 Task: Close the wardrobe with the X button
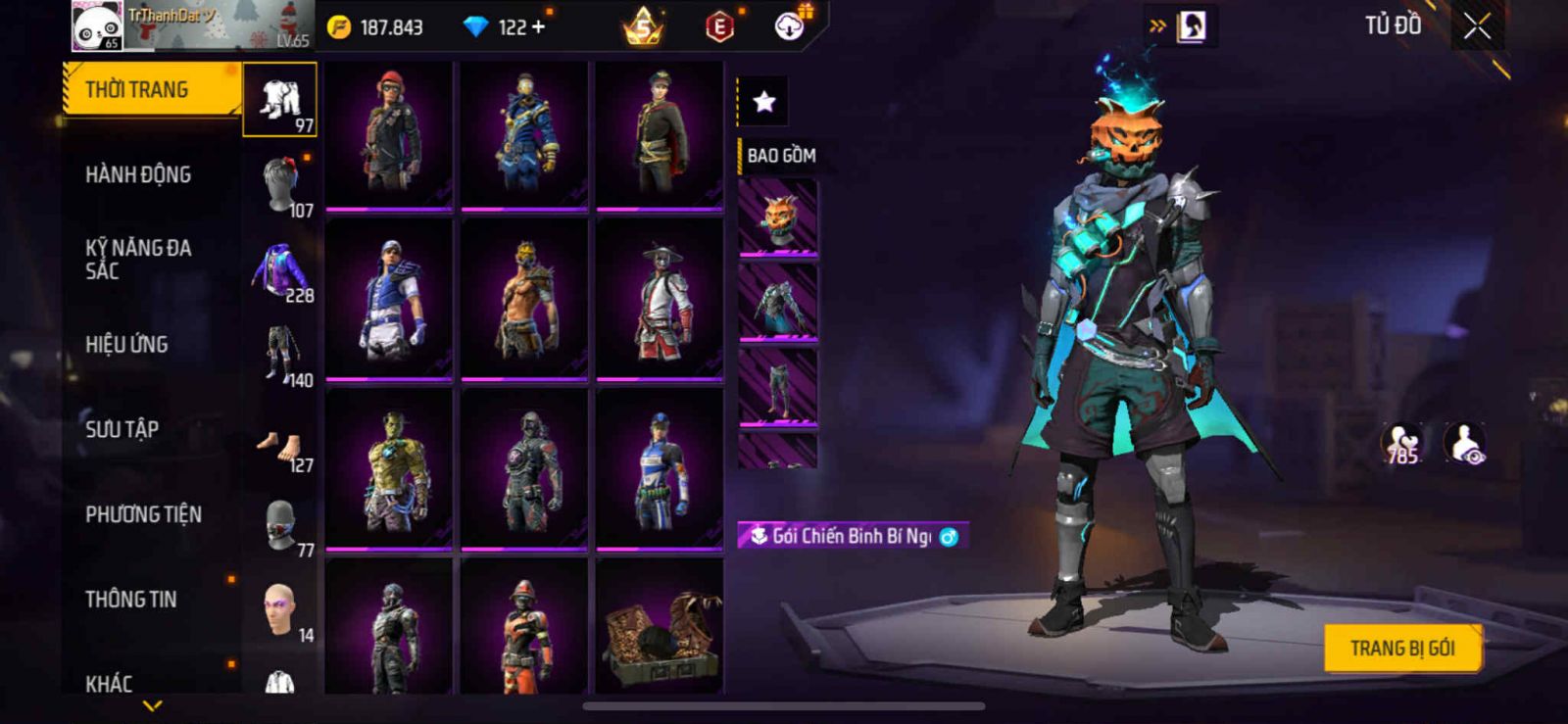[1477, 27]
